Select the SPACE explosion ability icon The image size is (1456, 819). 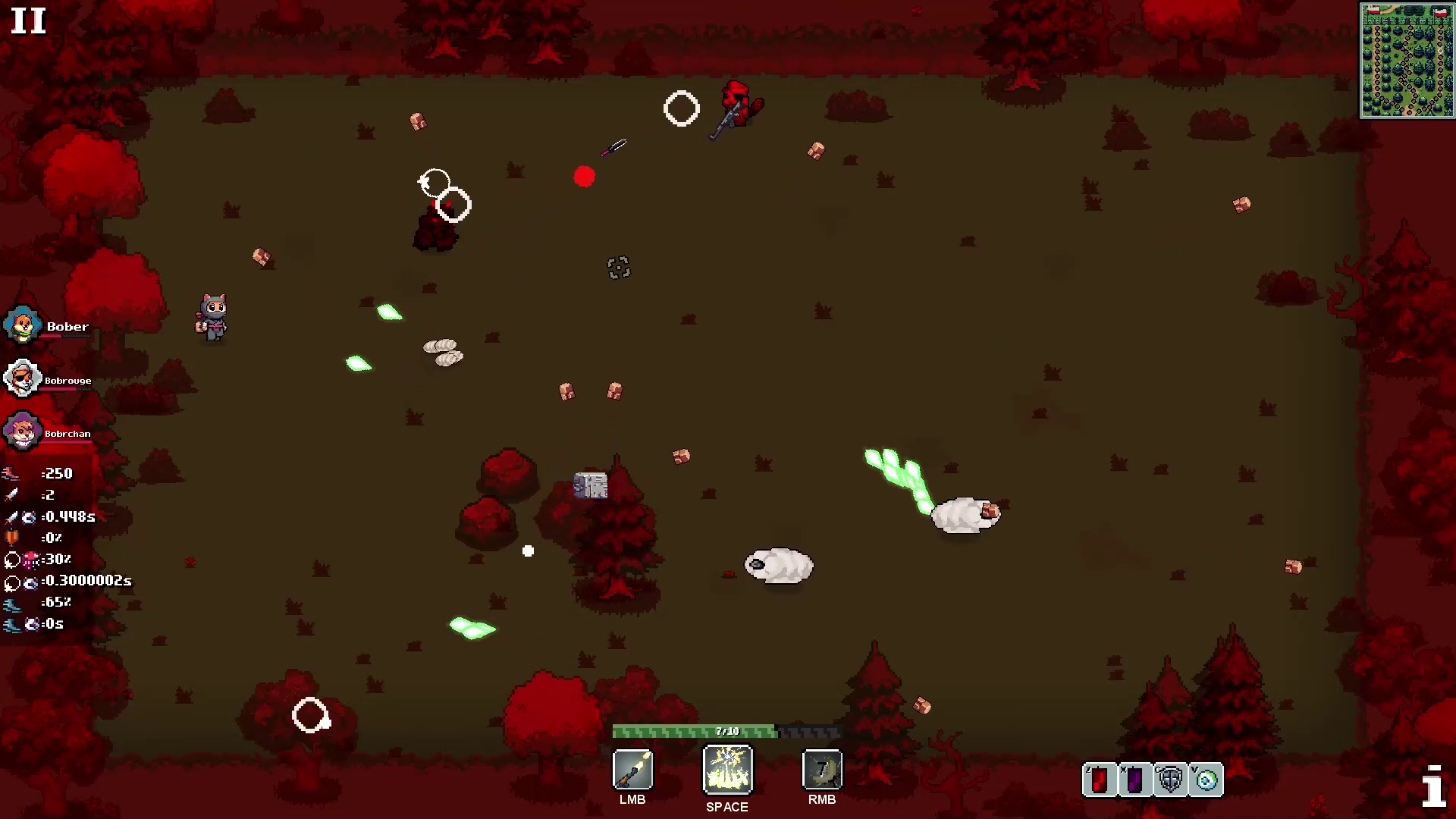tap(726, 768)
